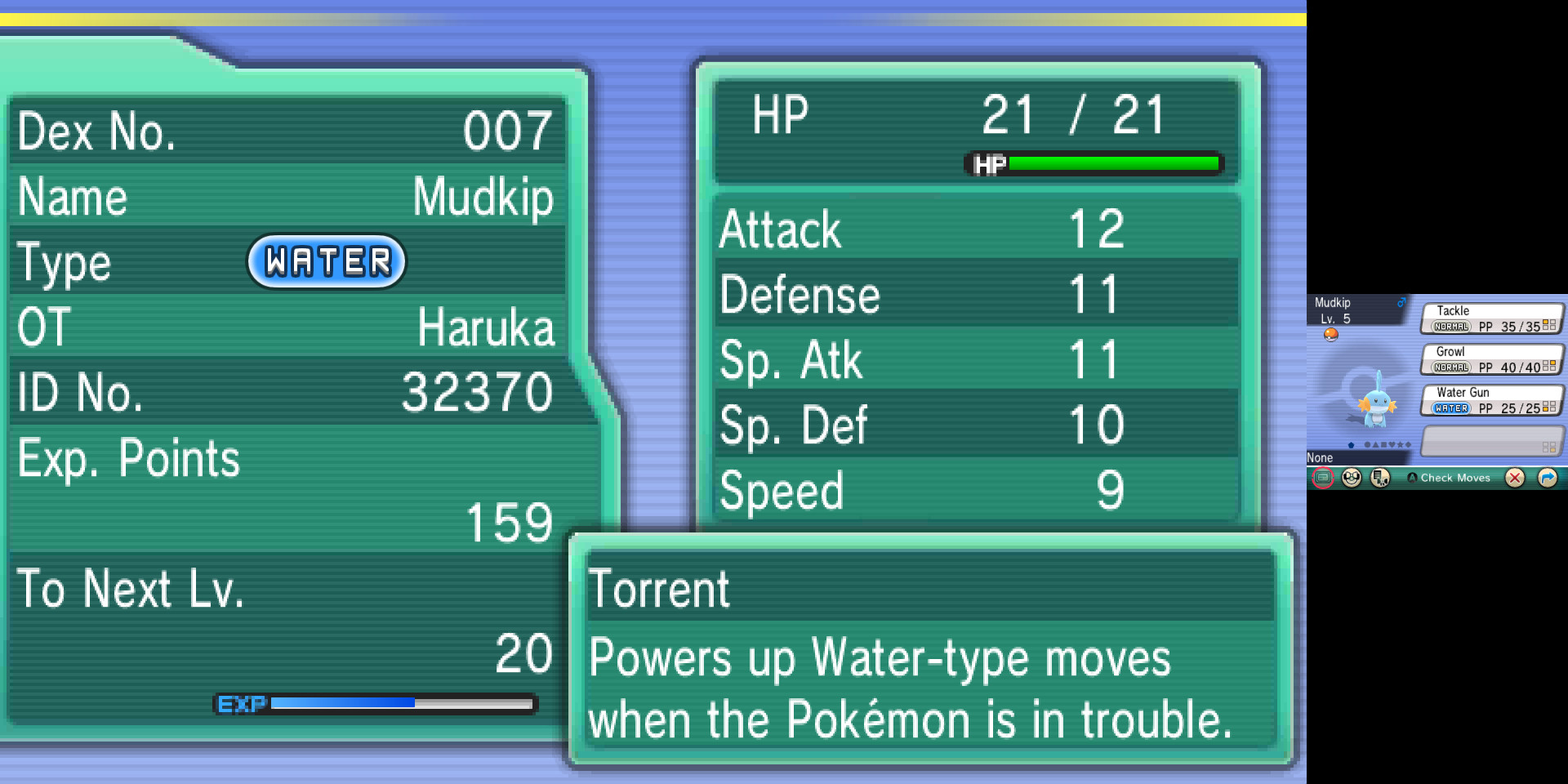Viewport: 1568px width, 784px height.
Task: Toggle the triangle marking symbol
Action: tap(1375, 443)
